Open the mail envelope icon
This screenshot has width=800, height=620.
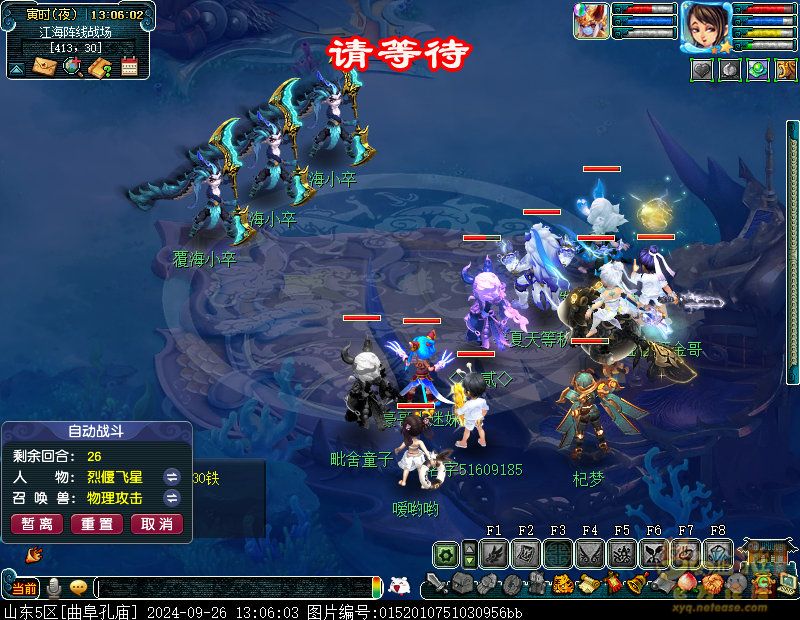pyautogui.click(x=45, y=67)
